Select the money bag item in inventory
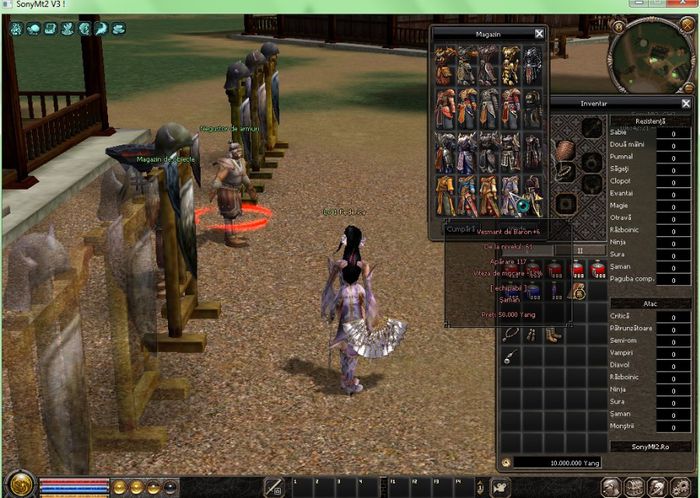The width and height of the screenshot is (700, 498). pyautogui.click(x=577, y=291)
